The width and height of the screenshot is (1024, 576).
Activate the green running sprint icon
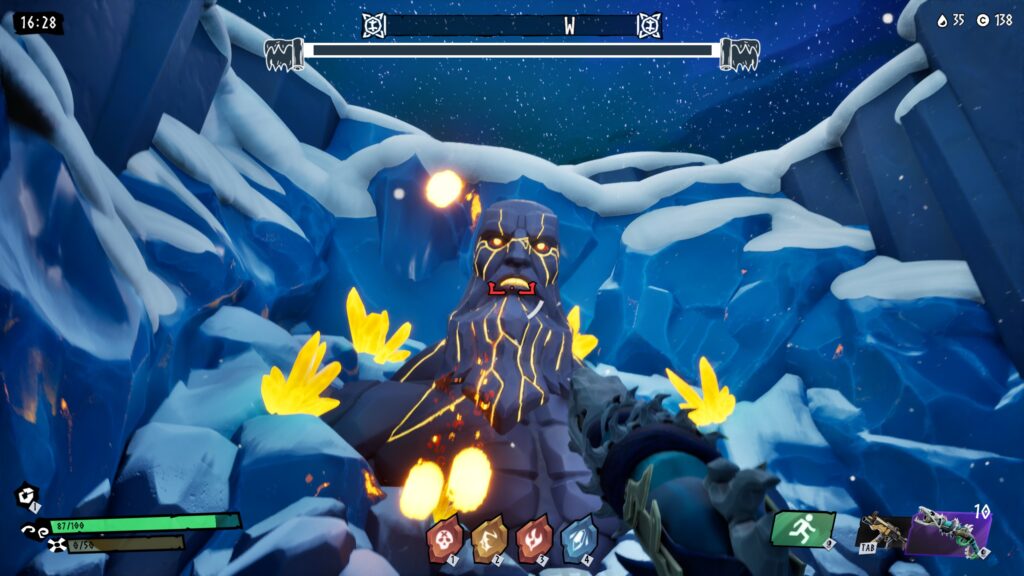(x=802, y=529)
